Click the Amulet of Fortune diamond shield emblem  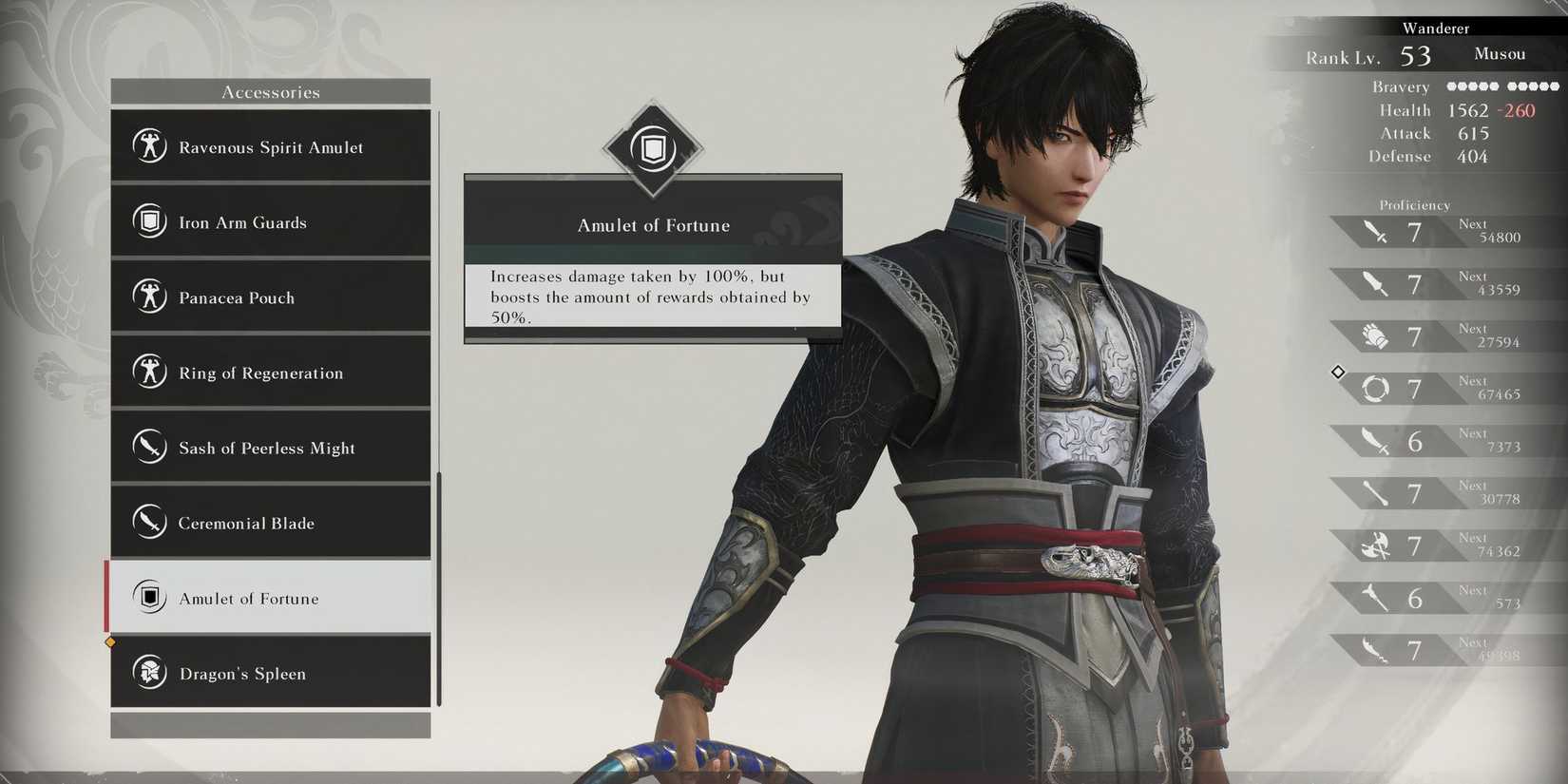click(652, 148)
